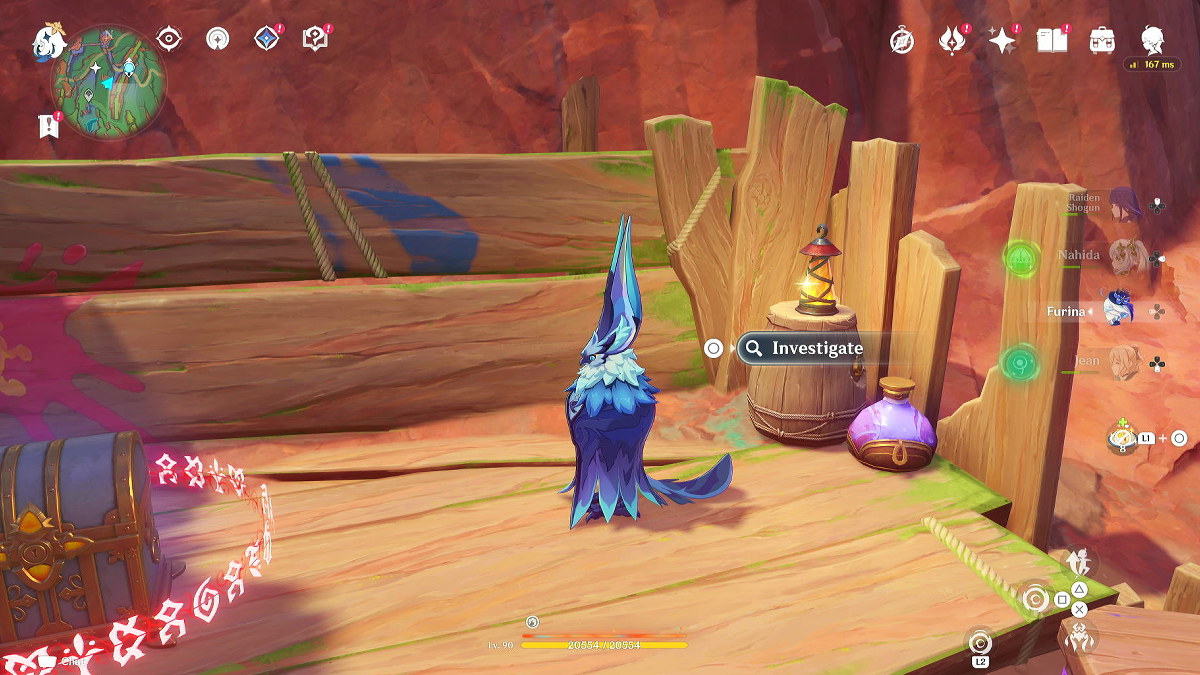Image resolution: width=1200 pixels, height=675 pixels.
Task: Open the tutorial book question mark icon
Action: pyautogui.click(x=315, y=40)
